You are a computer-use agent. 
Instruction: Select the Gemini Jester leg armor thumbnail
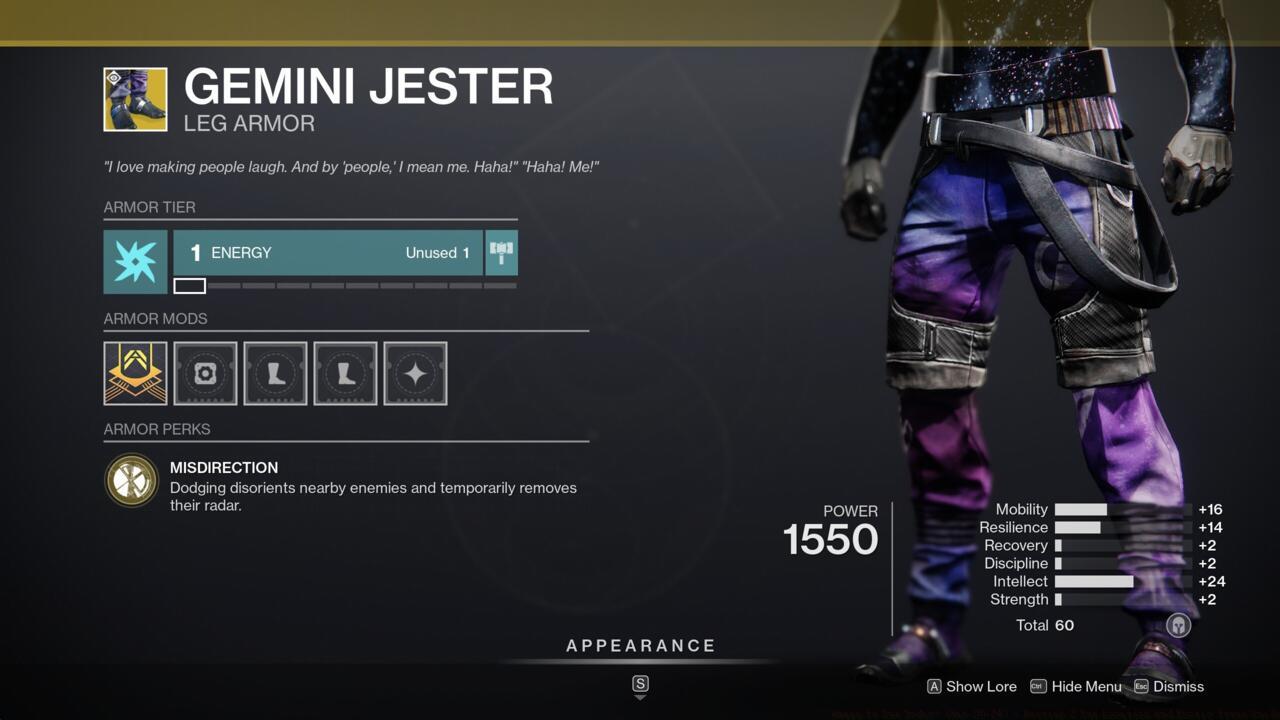pyautogui.click(x=133, y=99)
